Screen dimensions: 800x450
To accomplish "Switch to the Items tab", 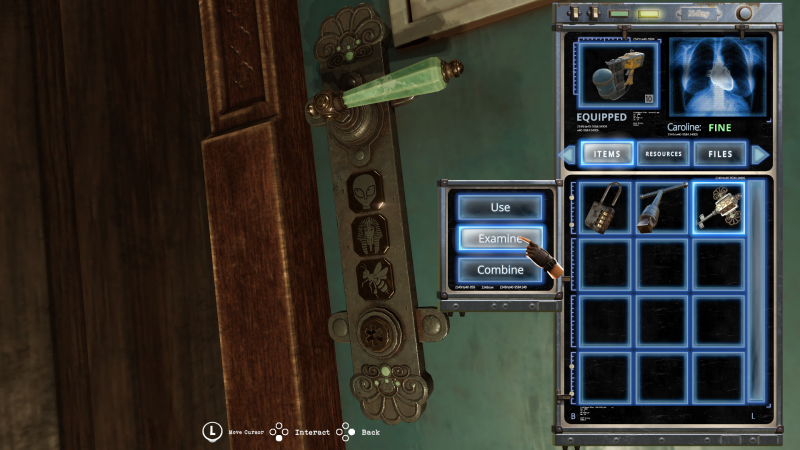I will 607,154.
